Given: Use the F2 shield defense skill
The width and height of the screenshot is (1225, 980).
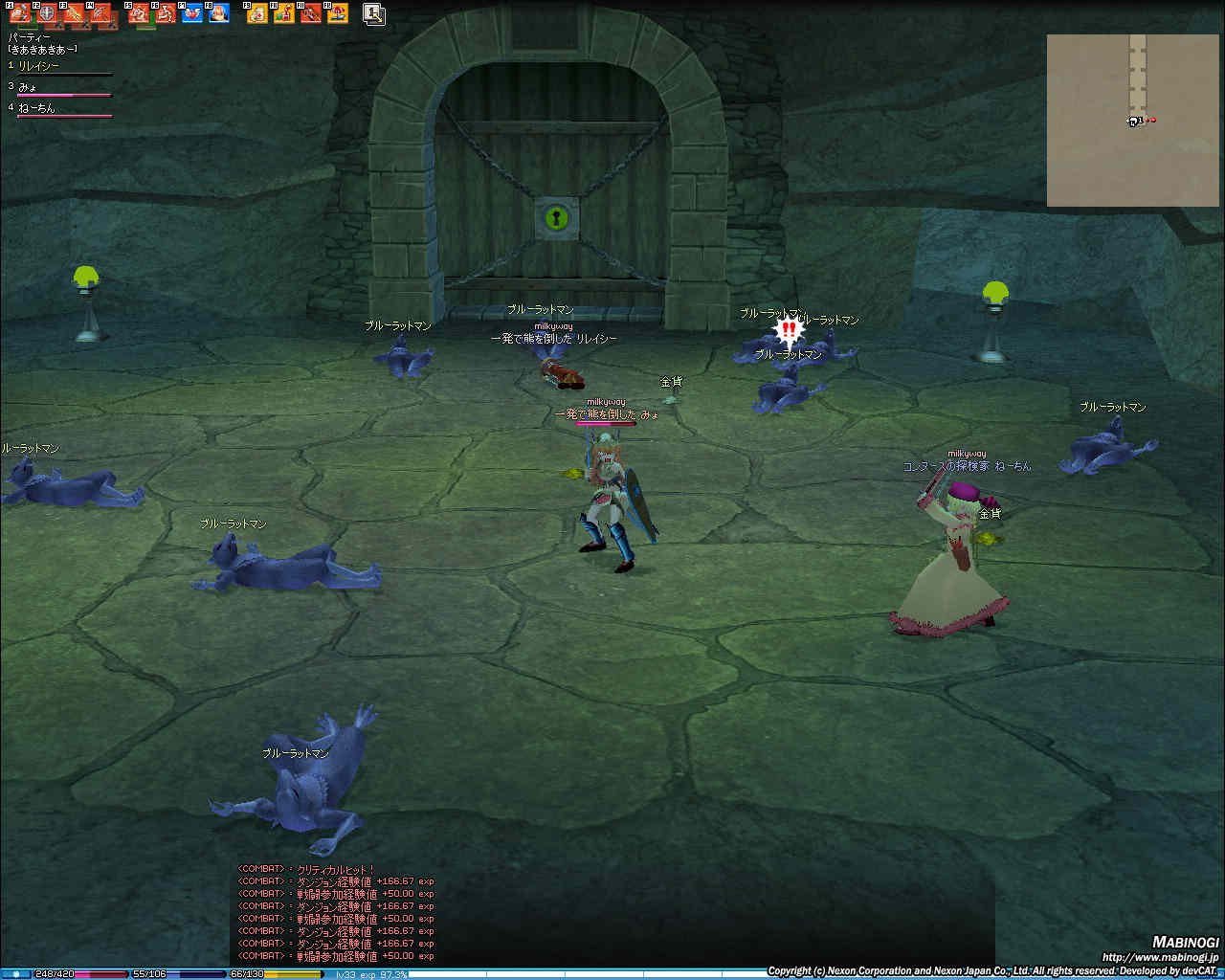Looking at the screenshot, I should coord(47,13).
